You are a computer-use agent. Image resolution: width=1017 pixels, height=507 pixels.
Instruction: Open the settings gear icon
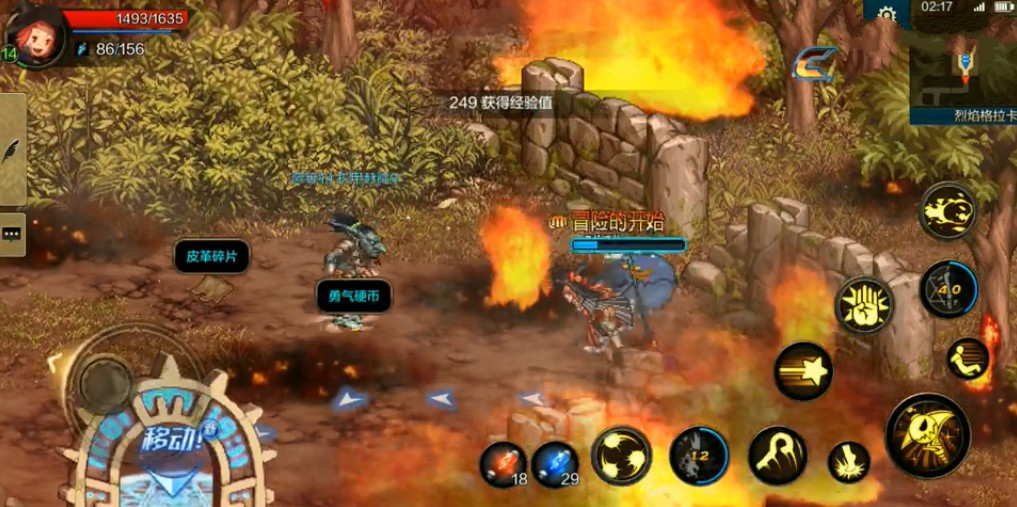886,13
